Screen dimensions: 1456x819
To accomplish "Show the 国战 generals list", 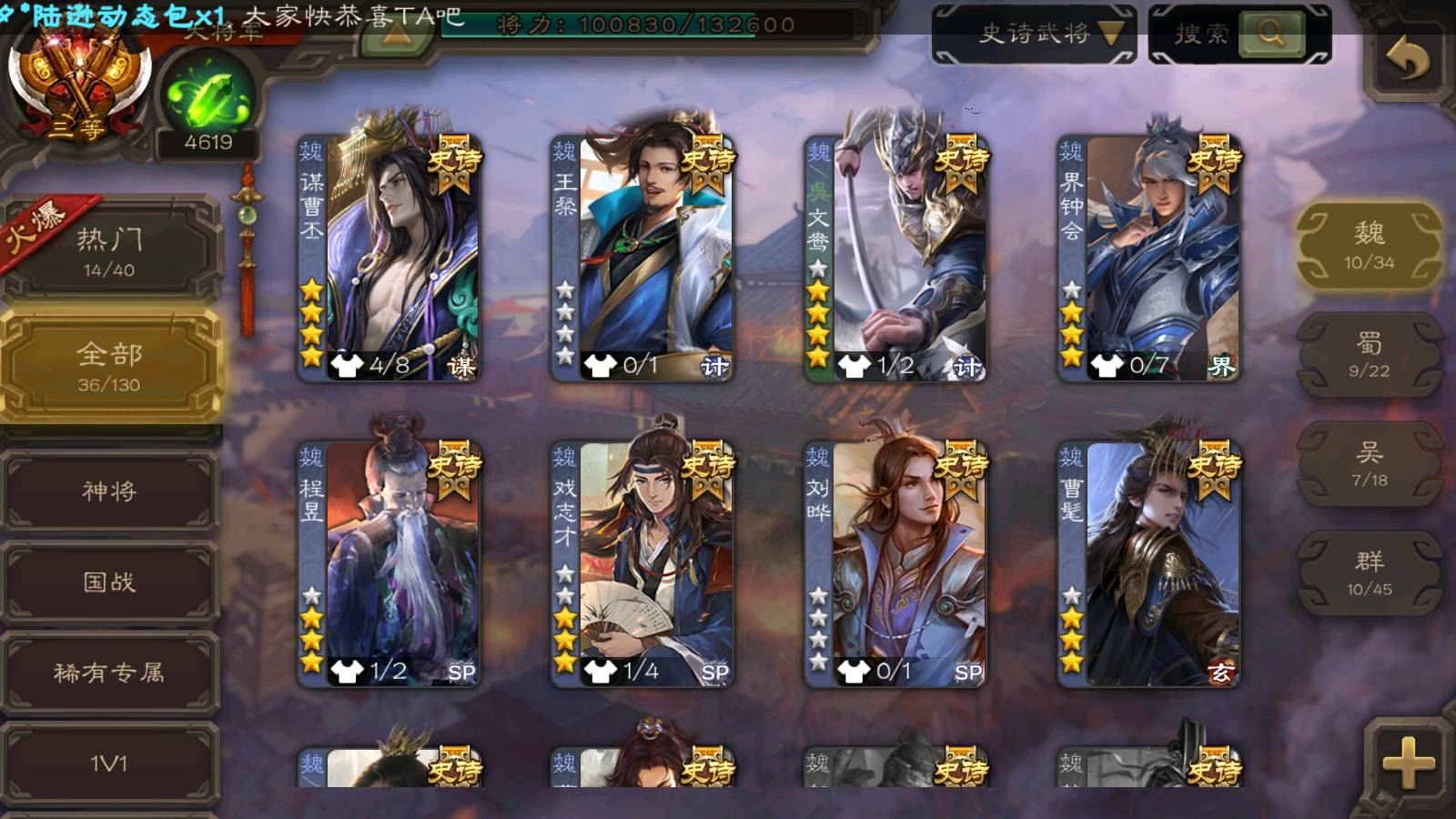I will 109,581.
